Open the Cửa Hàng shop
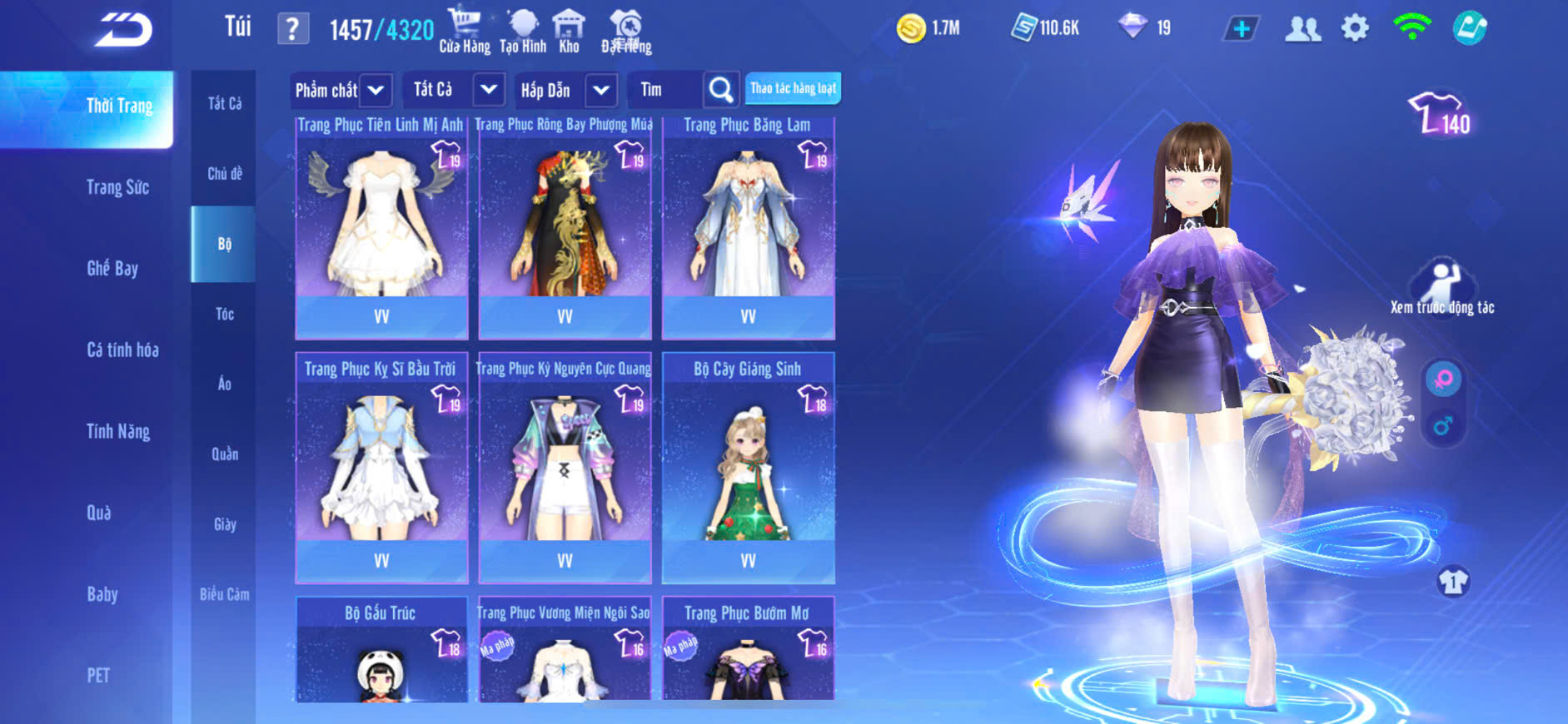Image resolution: width=1568 pixels, height=724 pixels. (465, 31)
